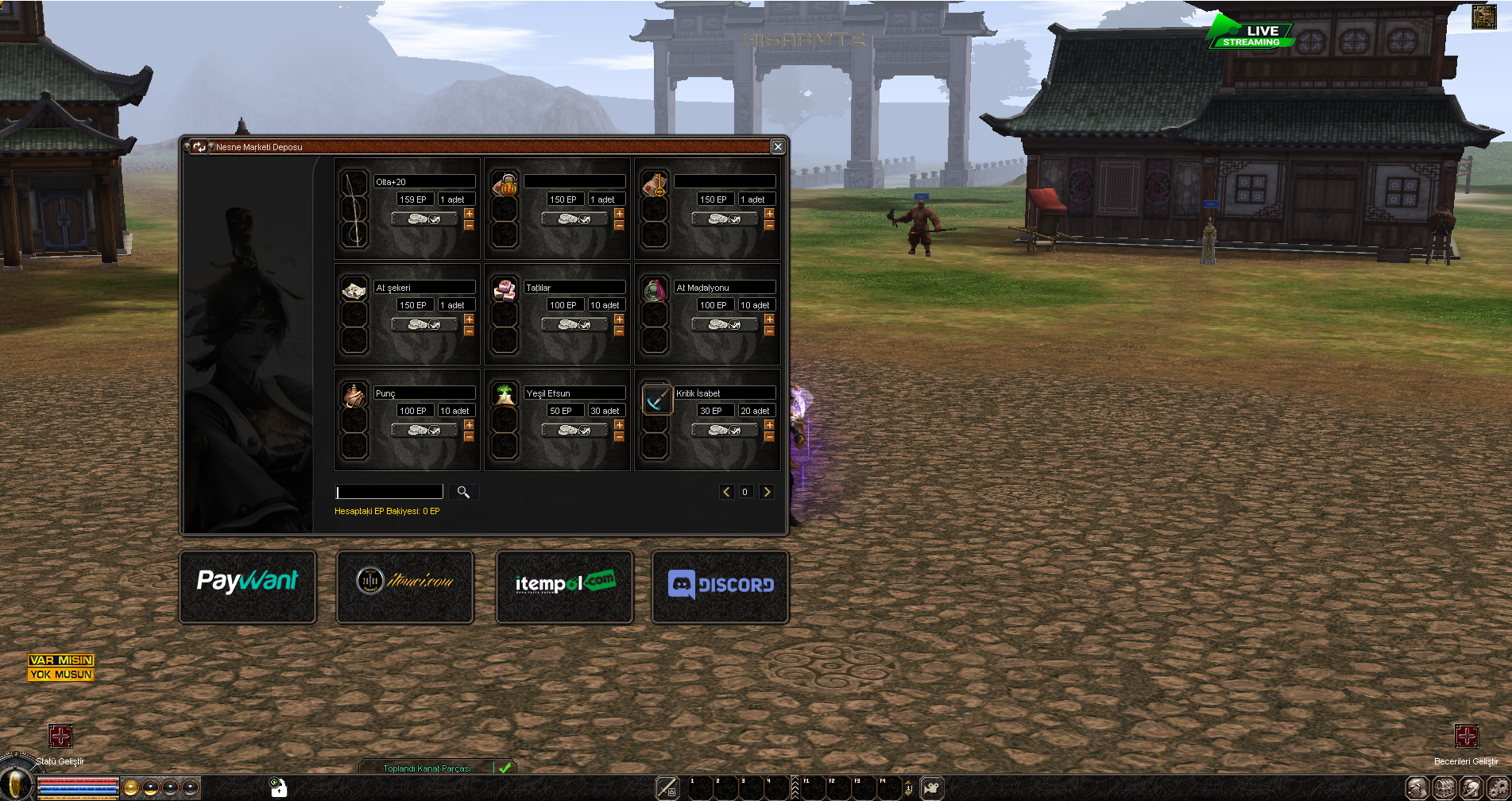Purchase the At şekeri item
The image size is (1512, 801).
tap(424, 324)
